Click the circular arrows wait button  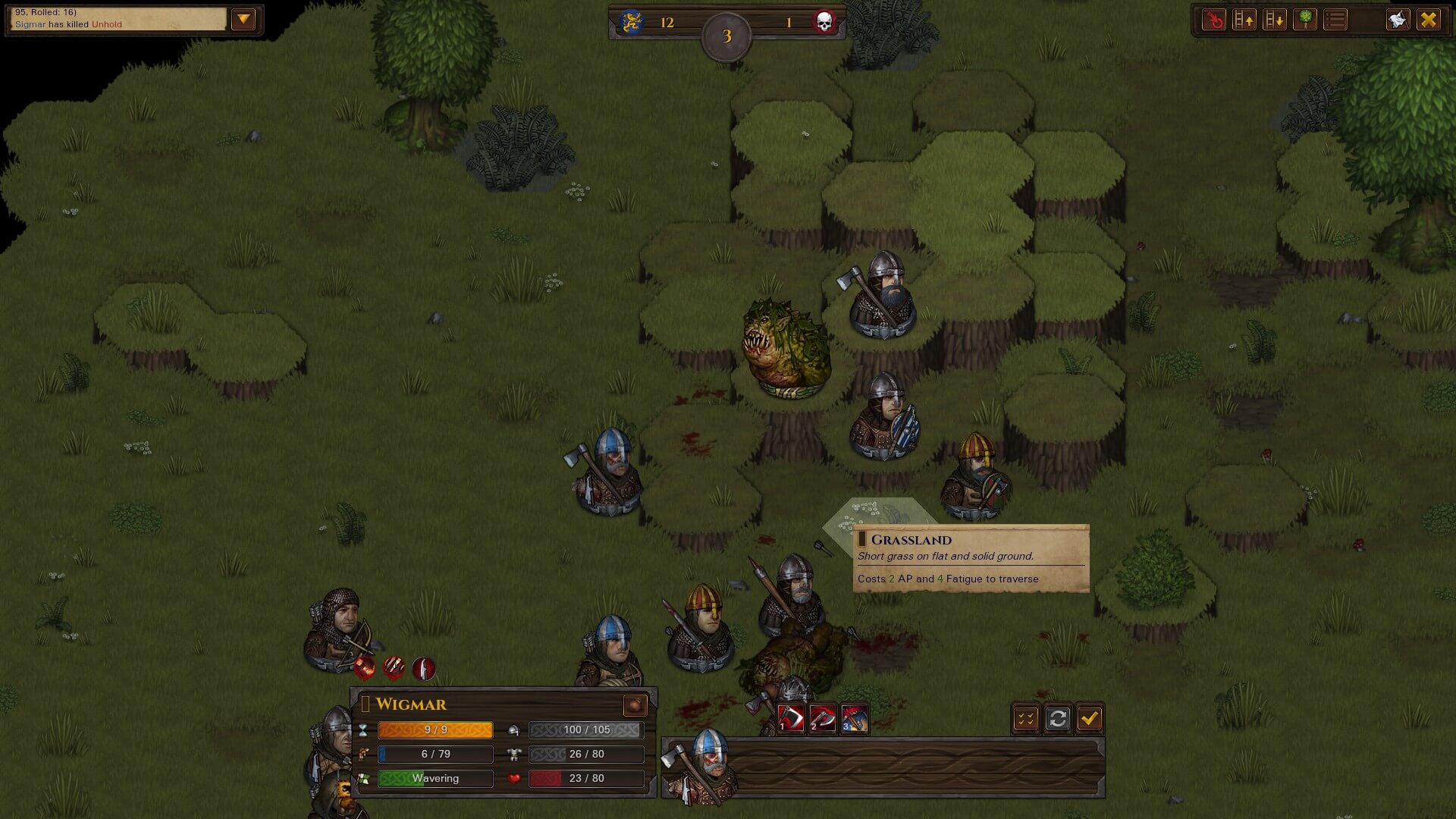tap(1057, 718)
